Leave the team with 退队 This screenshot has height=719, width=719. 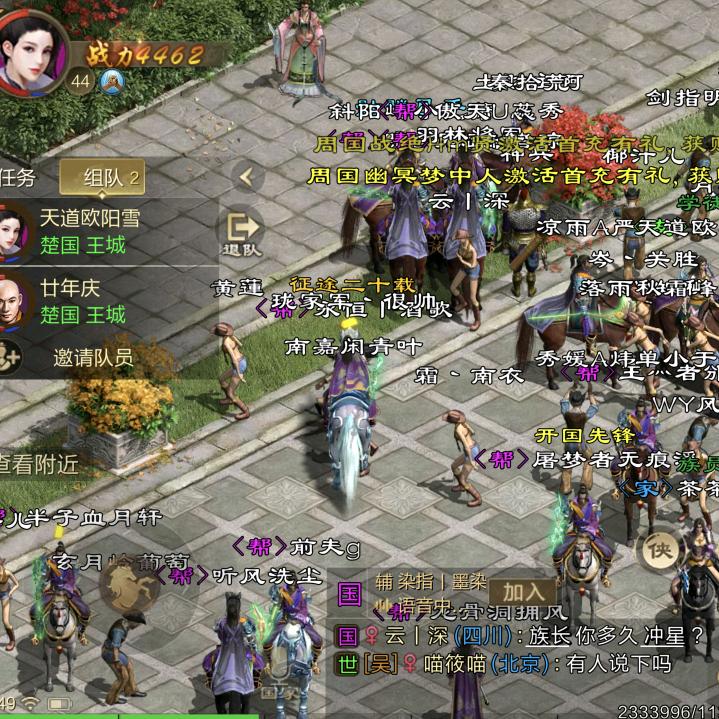point(242,234)
